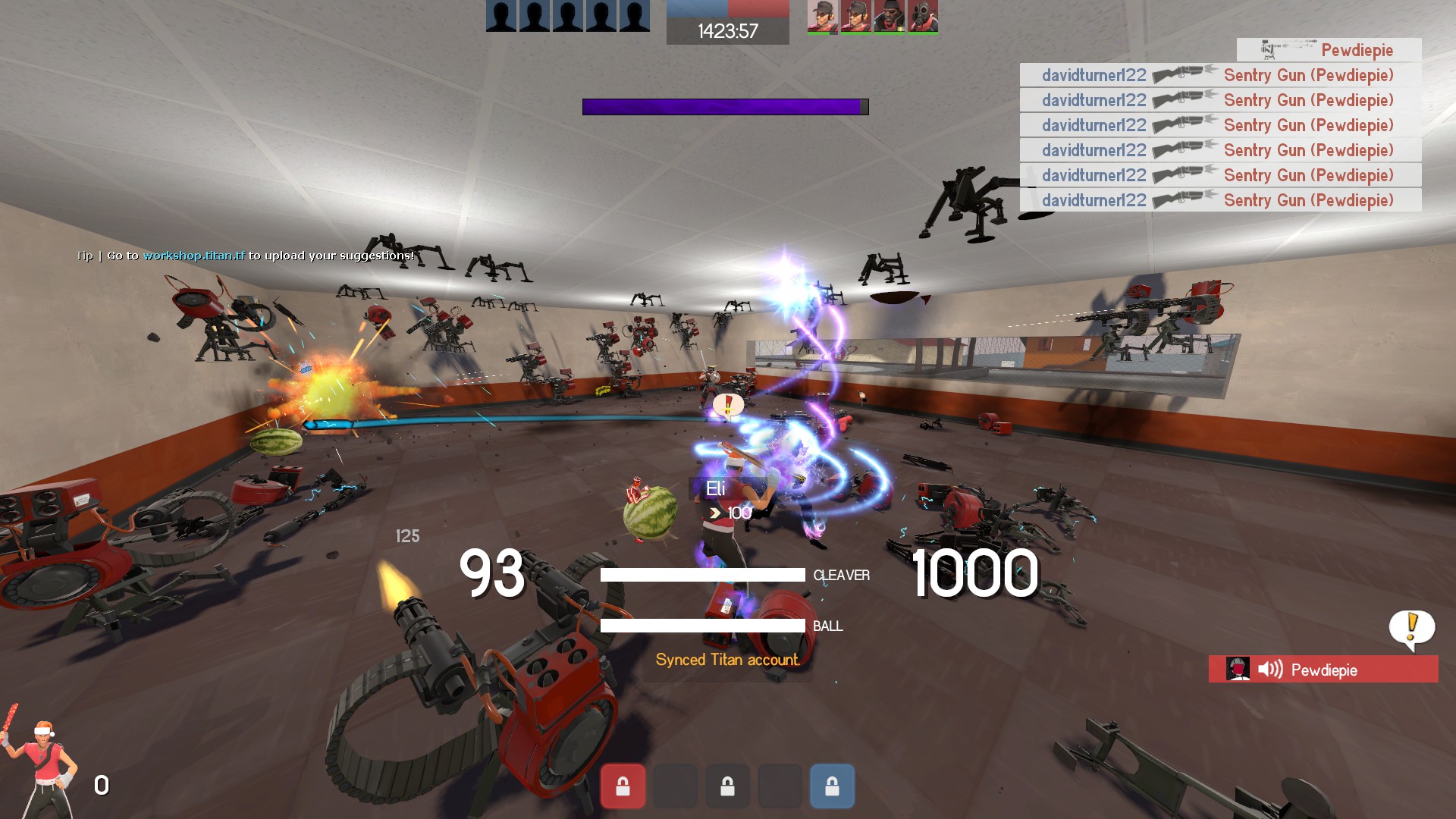The image size is (1456, 819).
Task: Open the workshop.titan.tf link in the tip
Action: (x=194, y=256)
